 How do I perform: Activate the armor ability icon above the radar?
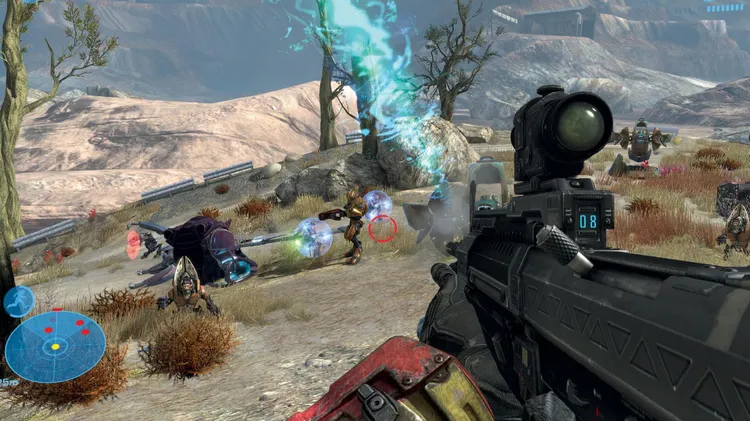click(18, 300)
